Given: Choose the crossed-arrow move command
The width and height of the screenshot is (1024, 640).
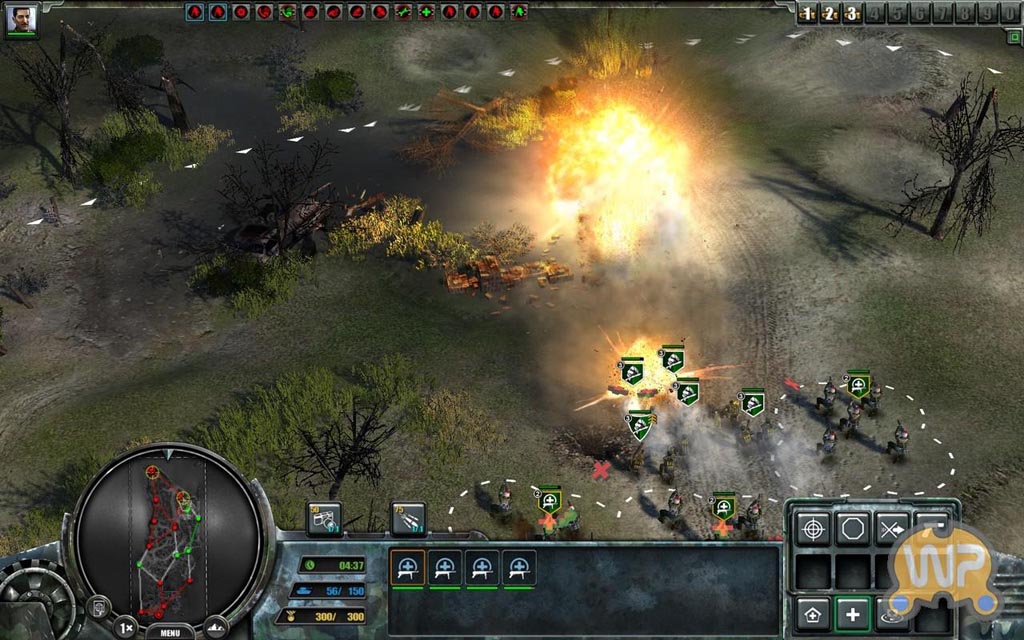Looking at the screenshot, I should [x=891, y=528].
